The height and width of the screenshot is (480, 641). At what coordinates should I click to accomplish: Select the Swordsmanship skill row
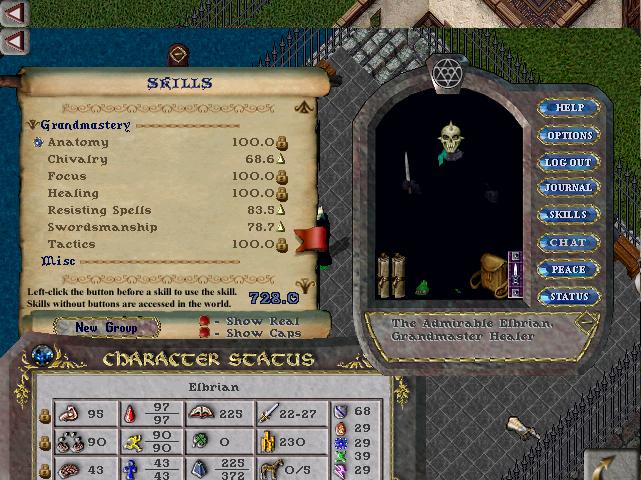point(102,228)
